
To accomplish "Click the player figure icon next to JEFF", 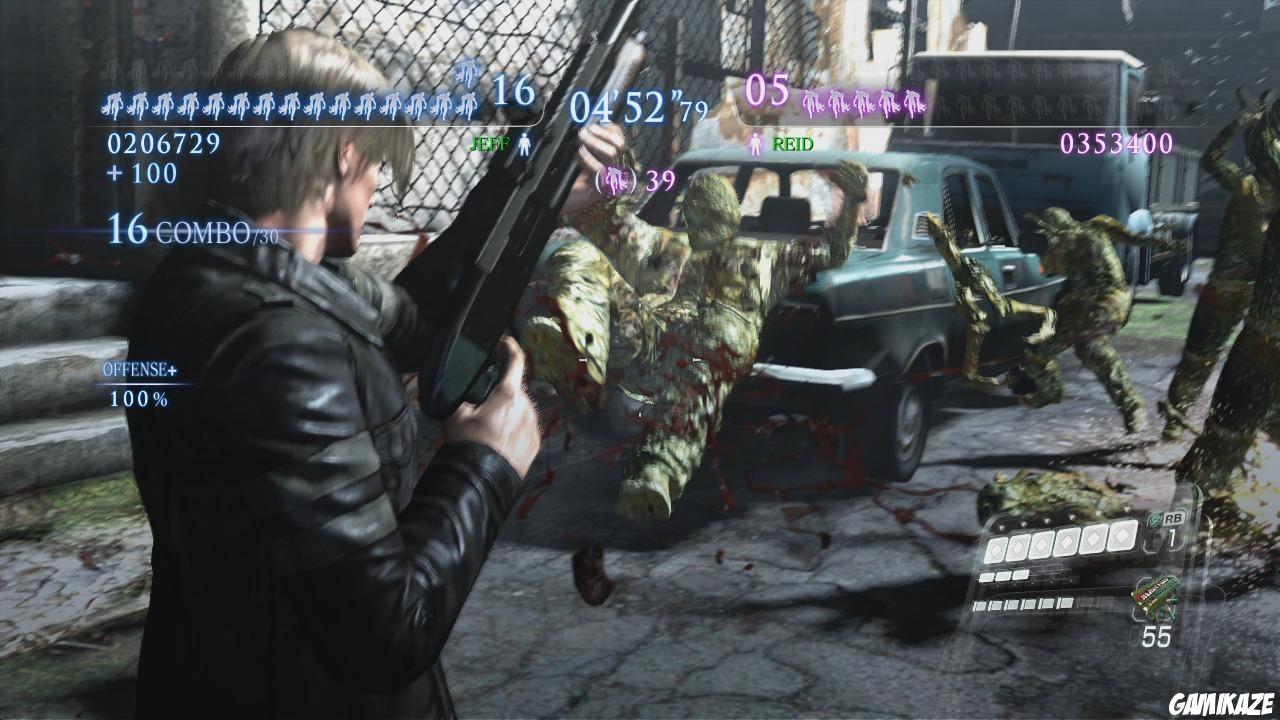I will tap(525, 142).
